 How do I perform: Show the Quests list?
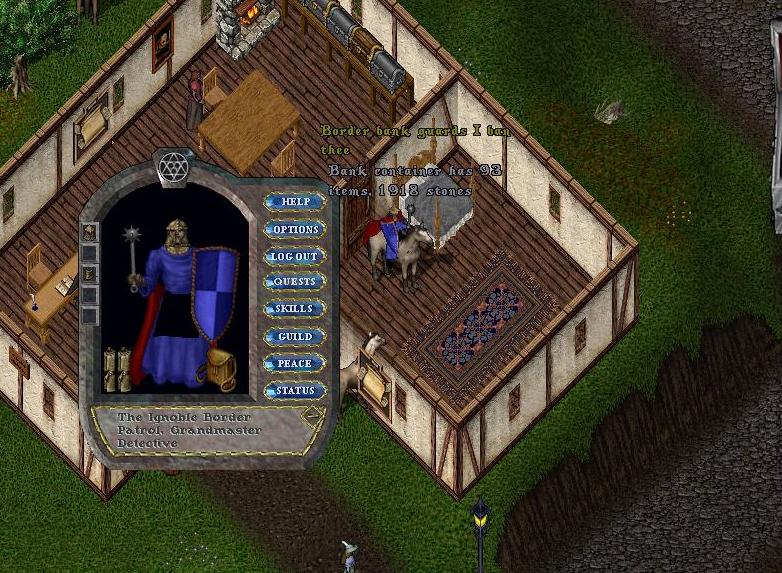(x=295, y=282)
